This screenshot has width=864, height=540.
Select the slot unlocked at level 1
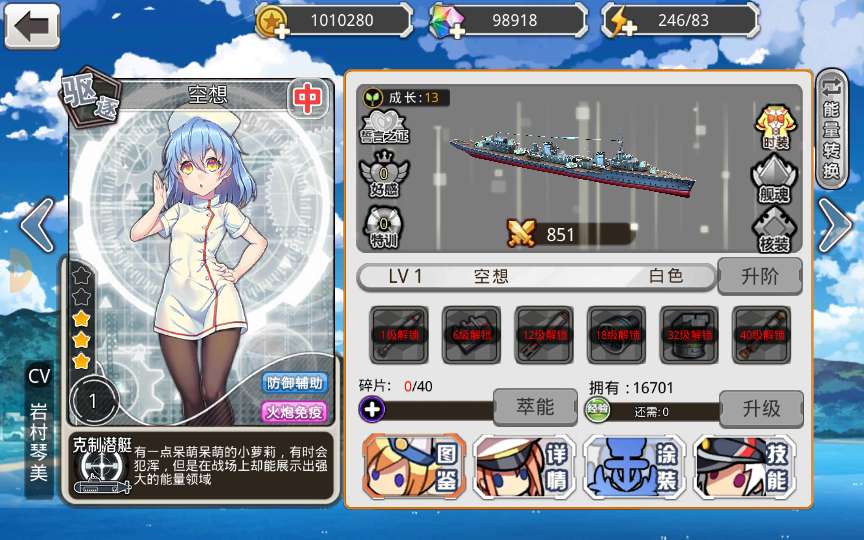pyautogui.click(x=399, y=334)
